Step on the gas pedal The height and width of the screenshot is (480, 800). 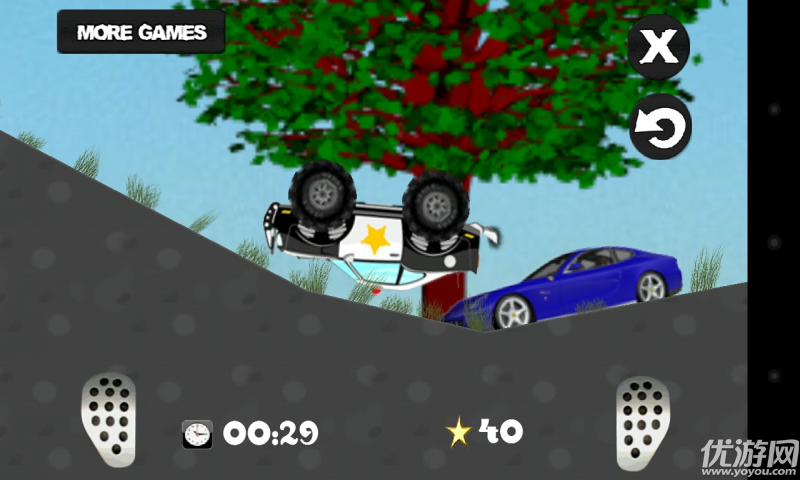pos(643,420)
